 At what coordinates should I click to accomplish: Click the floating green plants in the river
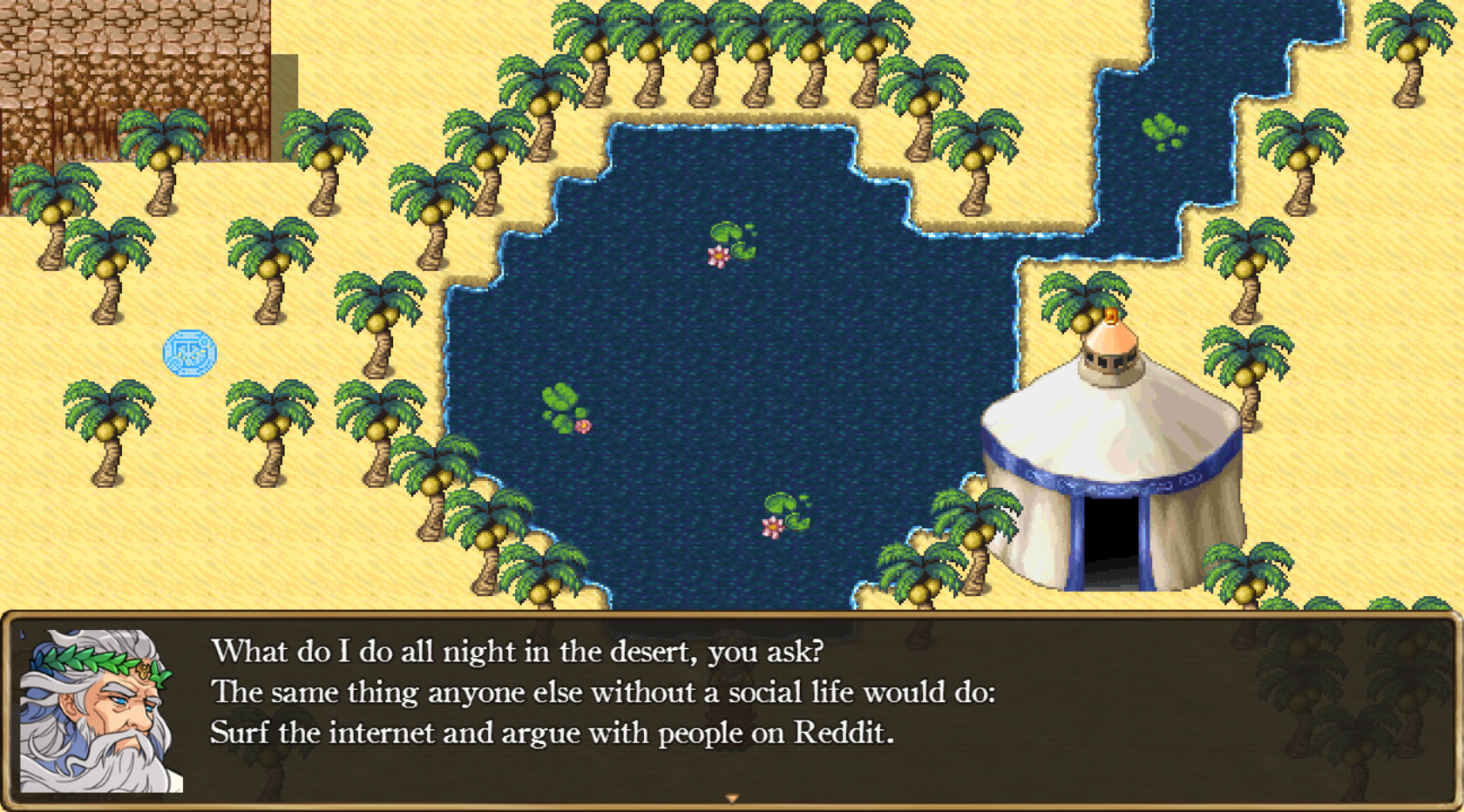1162,126
